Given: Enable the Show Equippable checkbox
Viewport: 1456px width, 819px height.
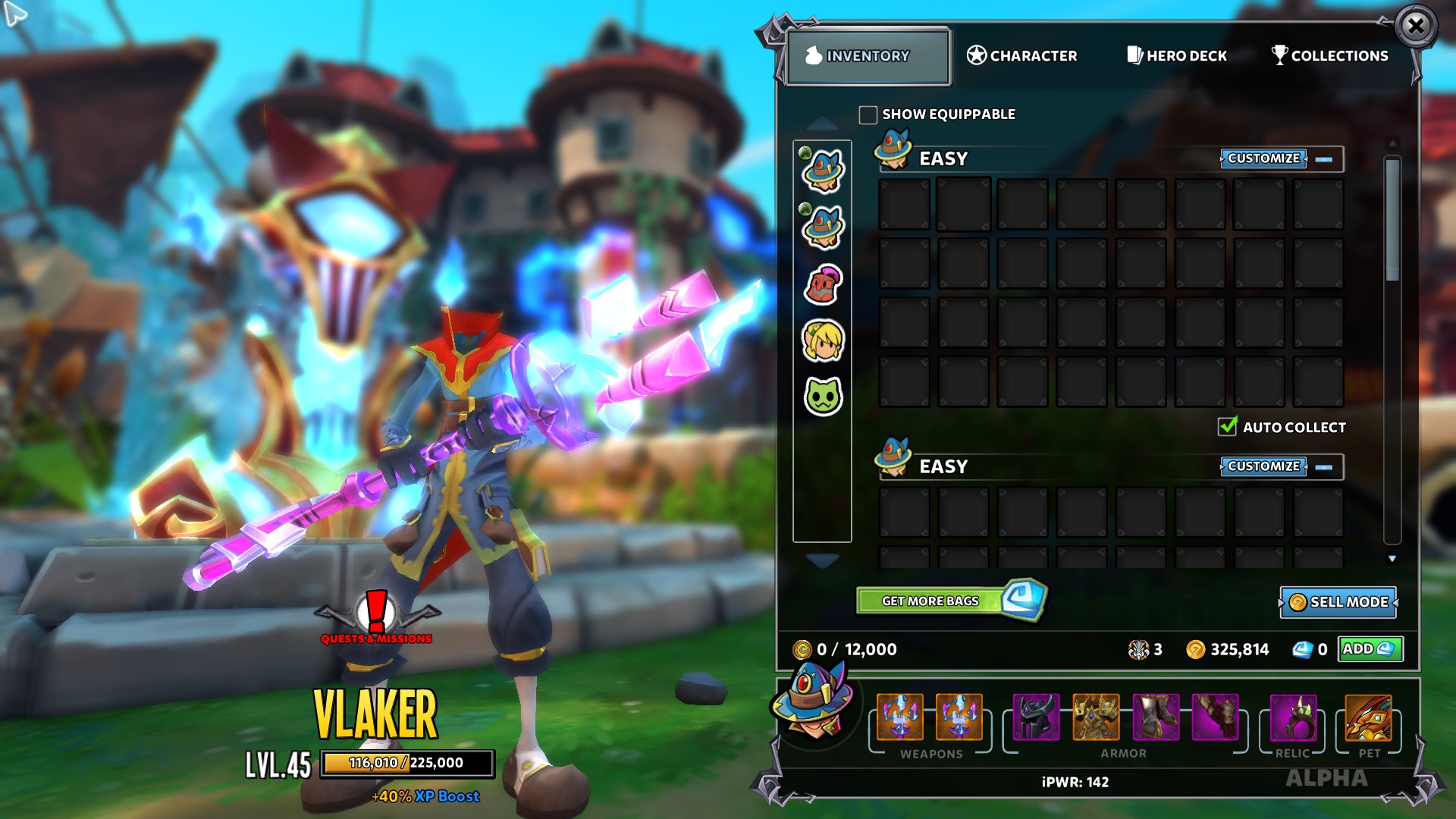Looking at the screenshot, I should (868, 114).
